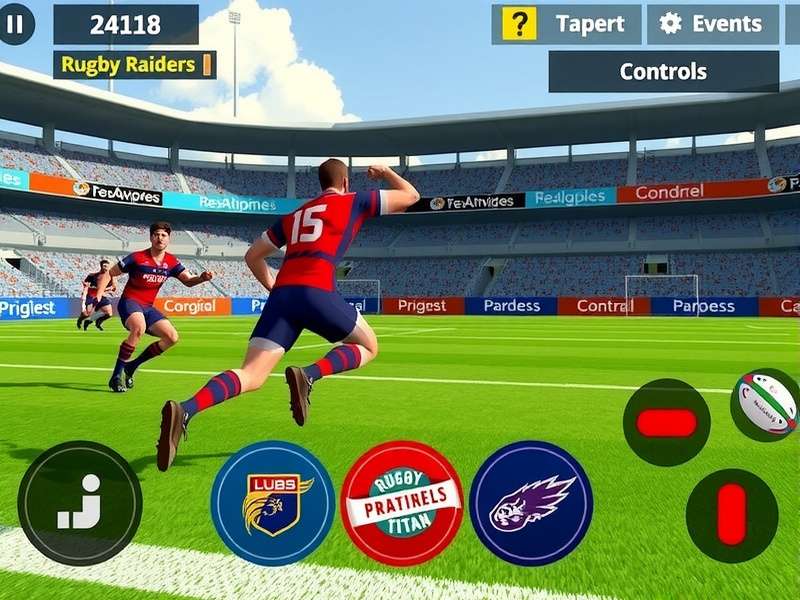Select the Rugby Raiders team label
The height and width of the screenshot is (600, 800).
click(x=135, y=65)
